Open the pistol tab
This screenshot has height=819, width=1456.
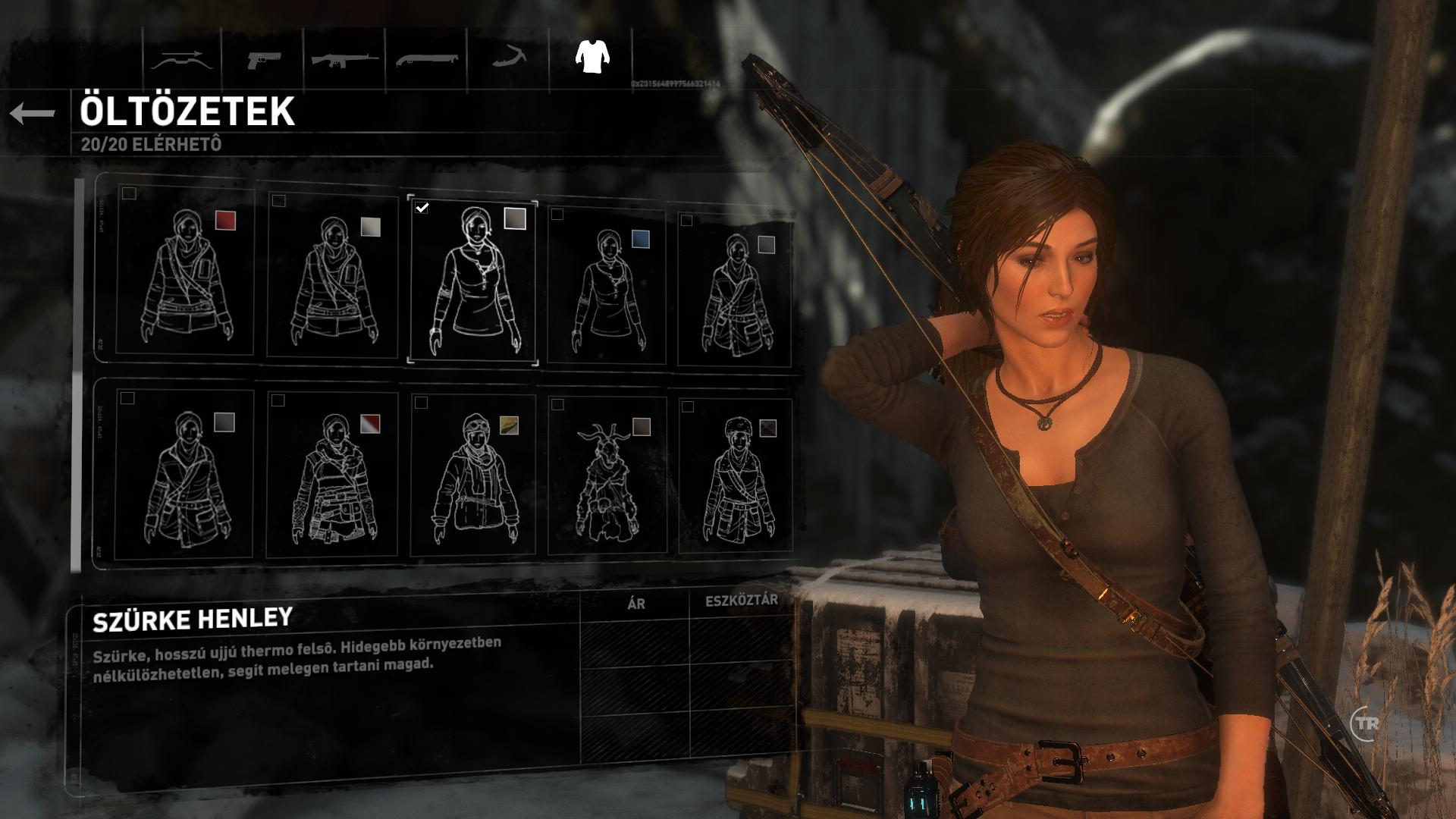[262, 59]
